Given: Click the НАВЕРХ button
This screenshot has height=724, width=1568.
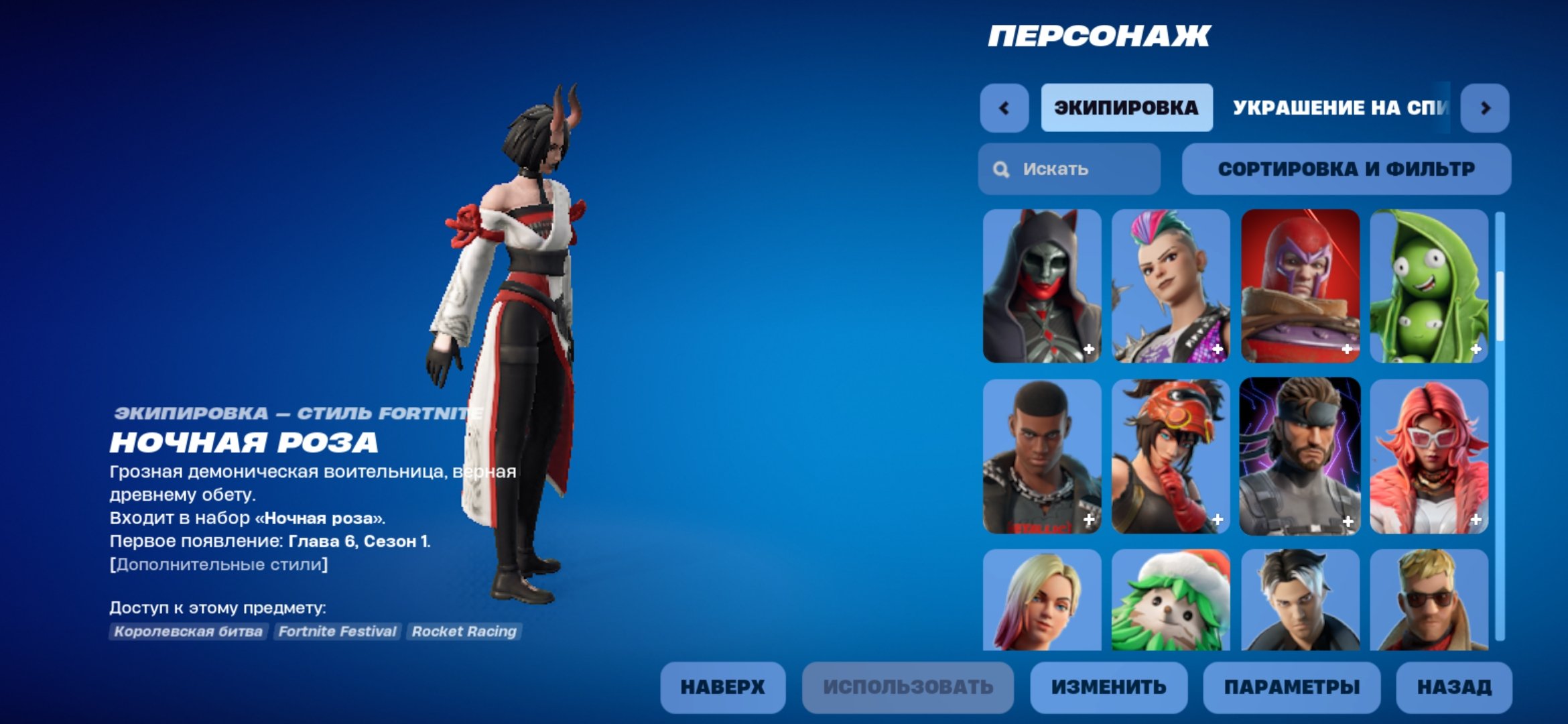Looking at the screenshot, I should 722,686.
